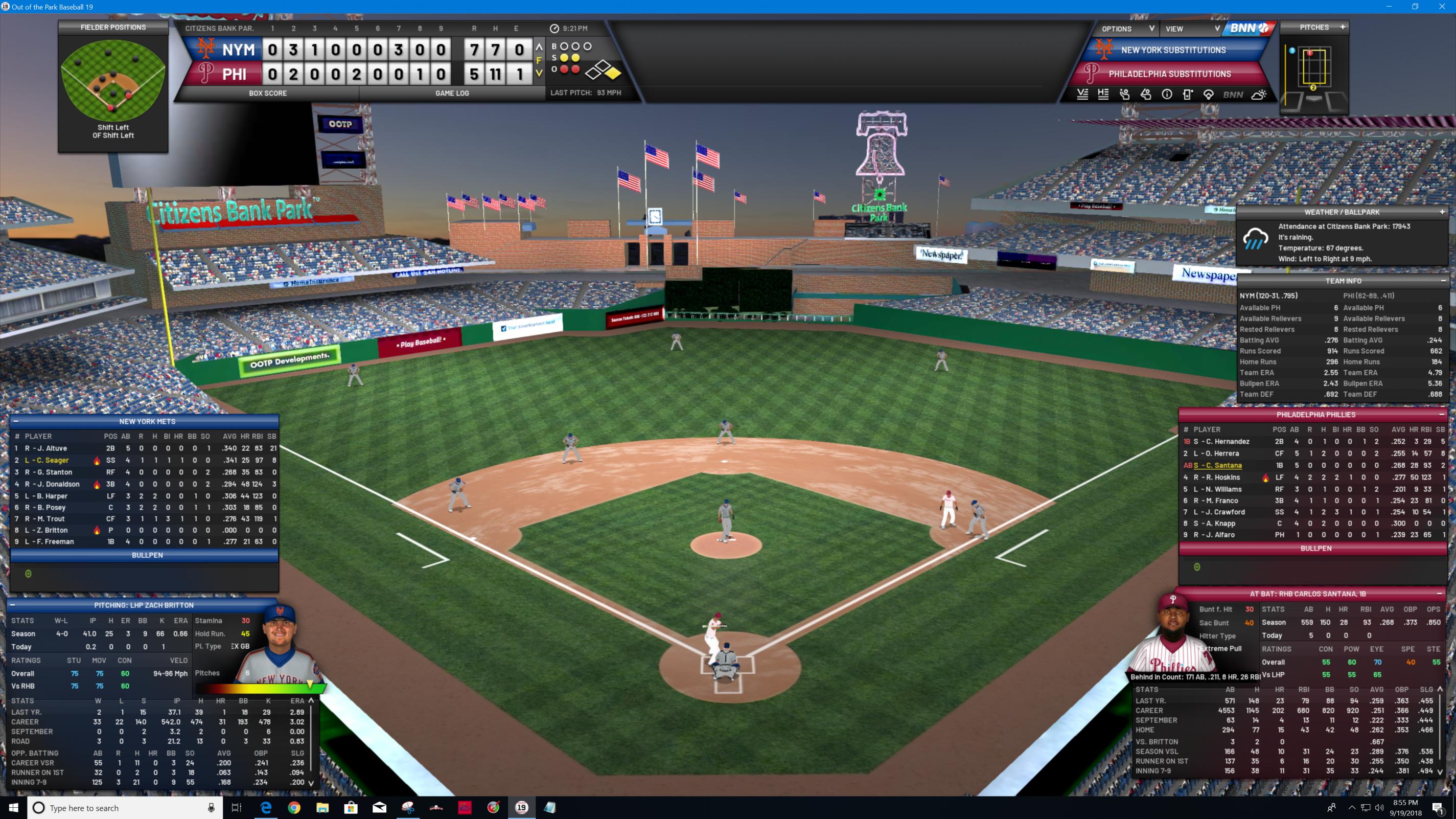1456x819 pixels.
Task: Expand the Pitches panel with plus
Action: tap(1343, 27)
